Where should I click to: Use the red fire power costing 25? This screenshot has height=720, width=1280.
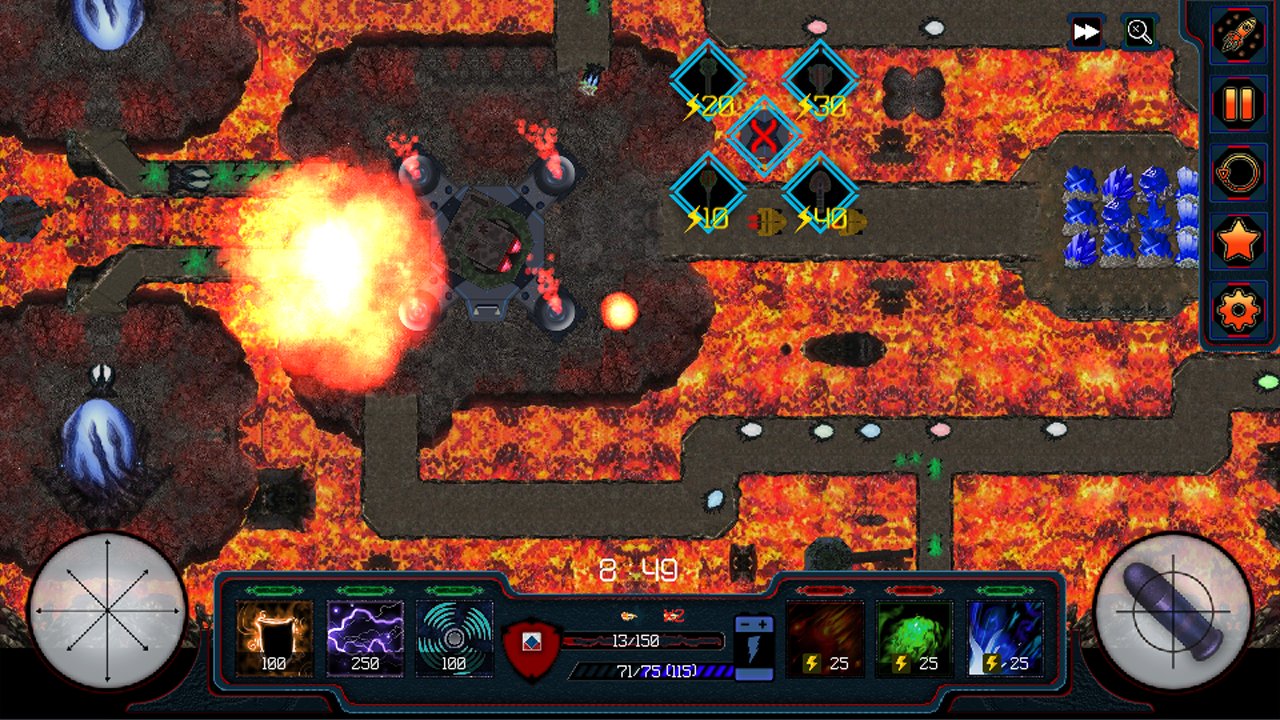825,638
